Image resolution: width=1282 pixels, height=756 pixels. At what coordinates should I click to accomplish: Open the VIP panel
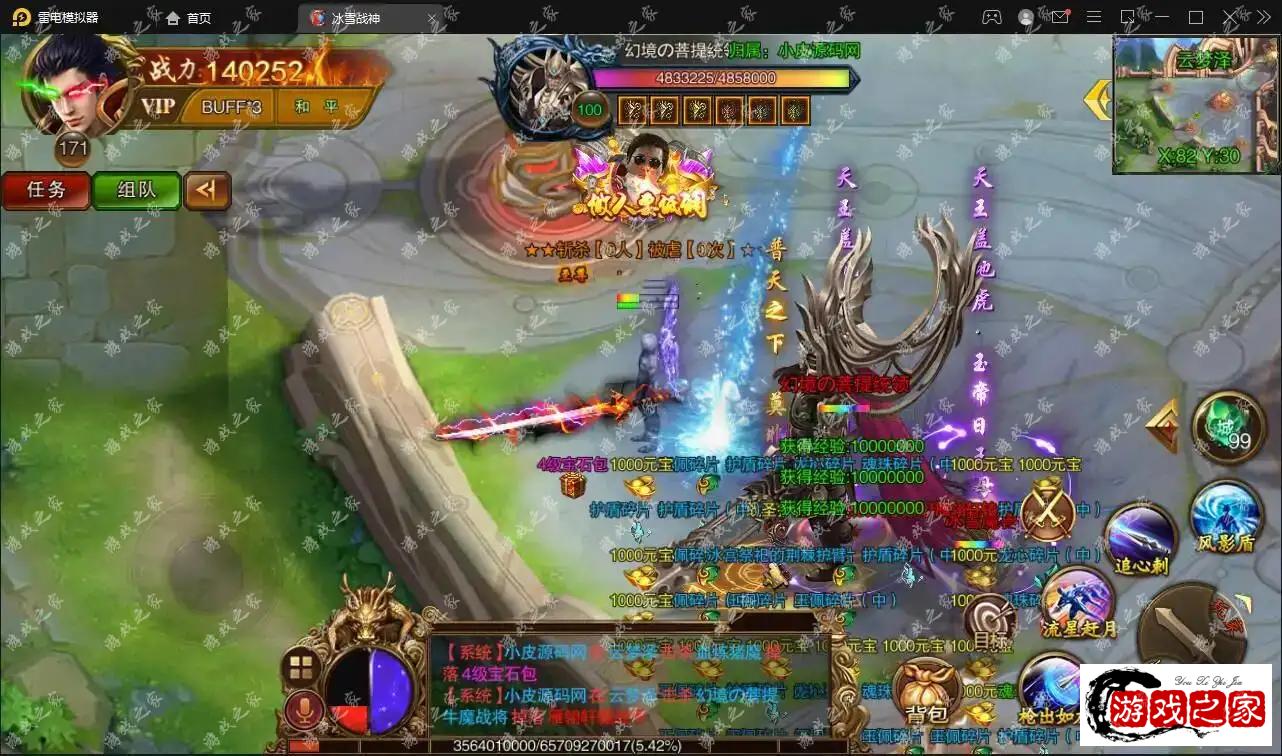point(158,106)
